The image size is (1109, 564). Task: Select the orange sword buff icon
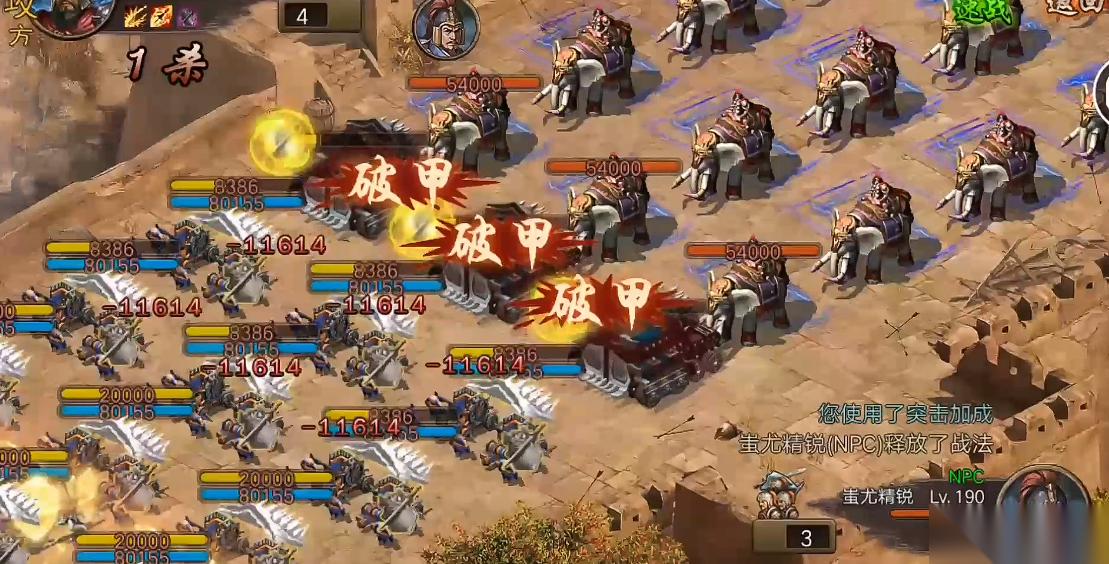tap(160, 16)
